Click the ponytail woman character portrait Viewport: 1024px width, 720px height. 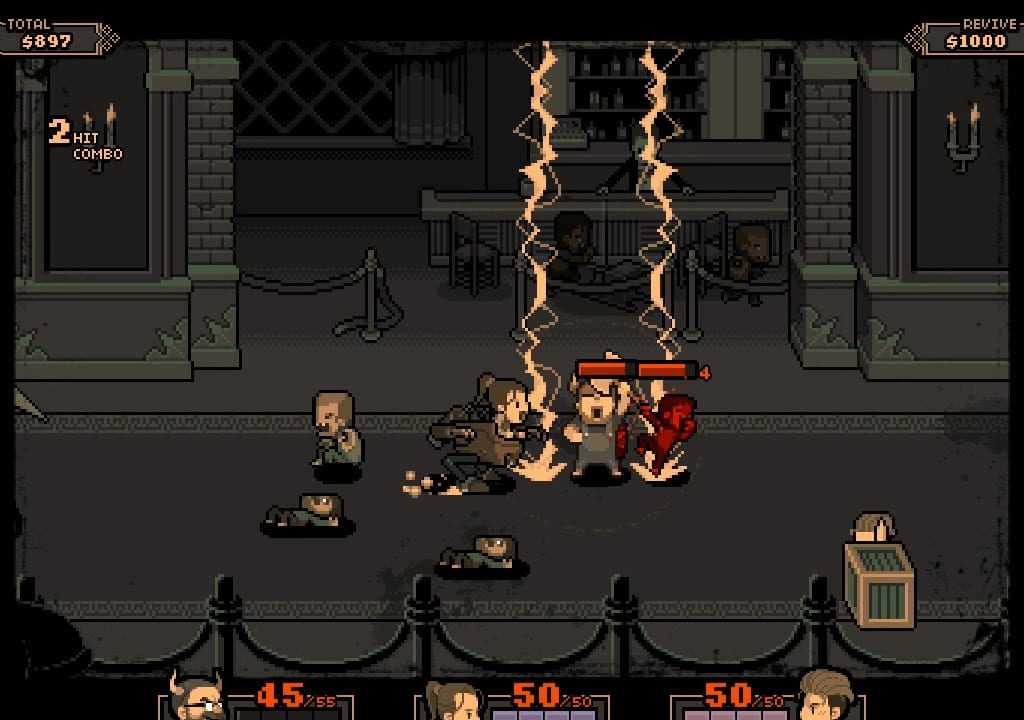tap(453, 700)
